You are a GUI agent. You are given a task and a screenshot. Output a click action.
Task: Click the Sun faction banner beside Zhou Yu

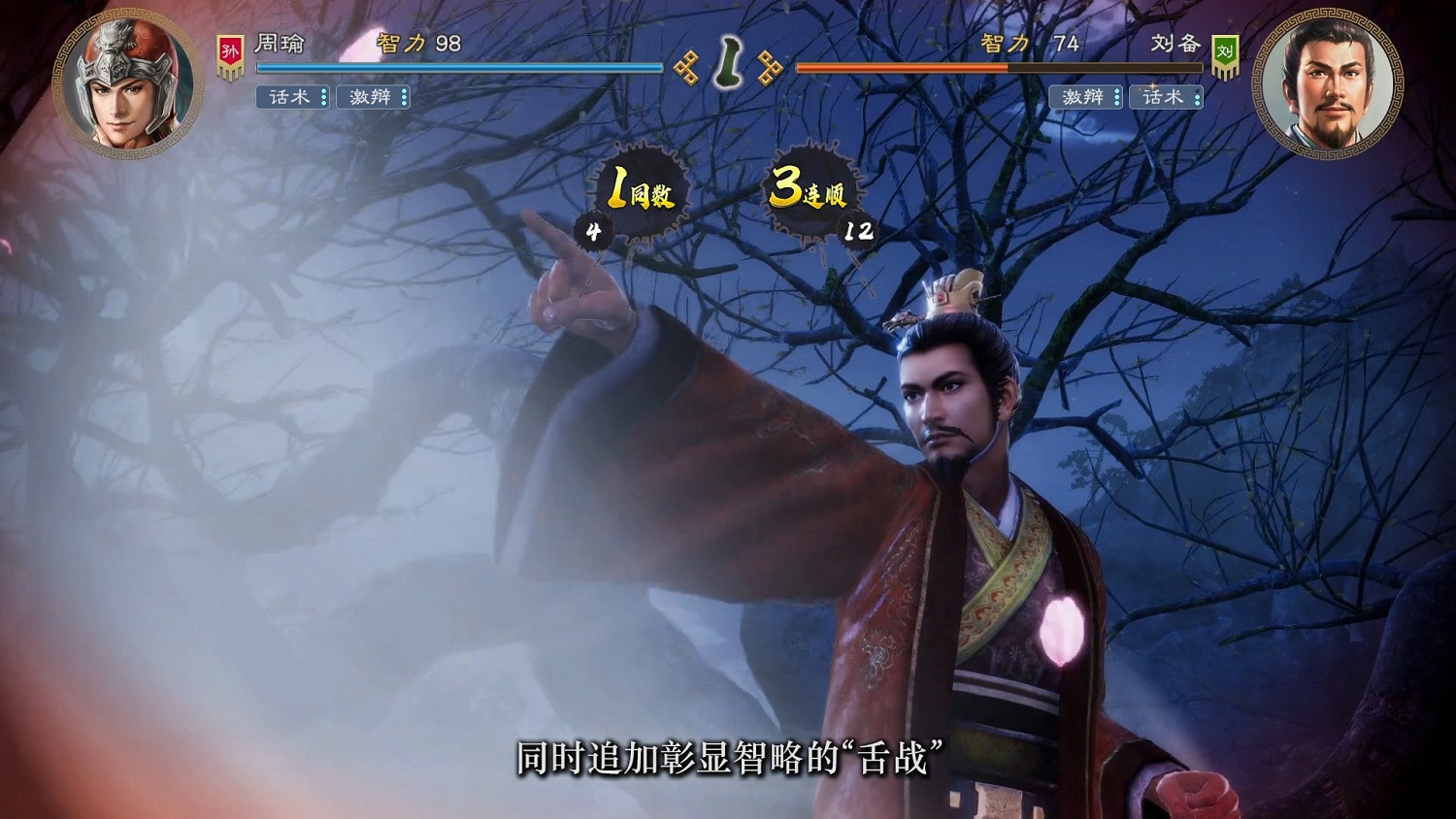(x=230, y=54)
